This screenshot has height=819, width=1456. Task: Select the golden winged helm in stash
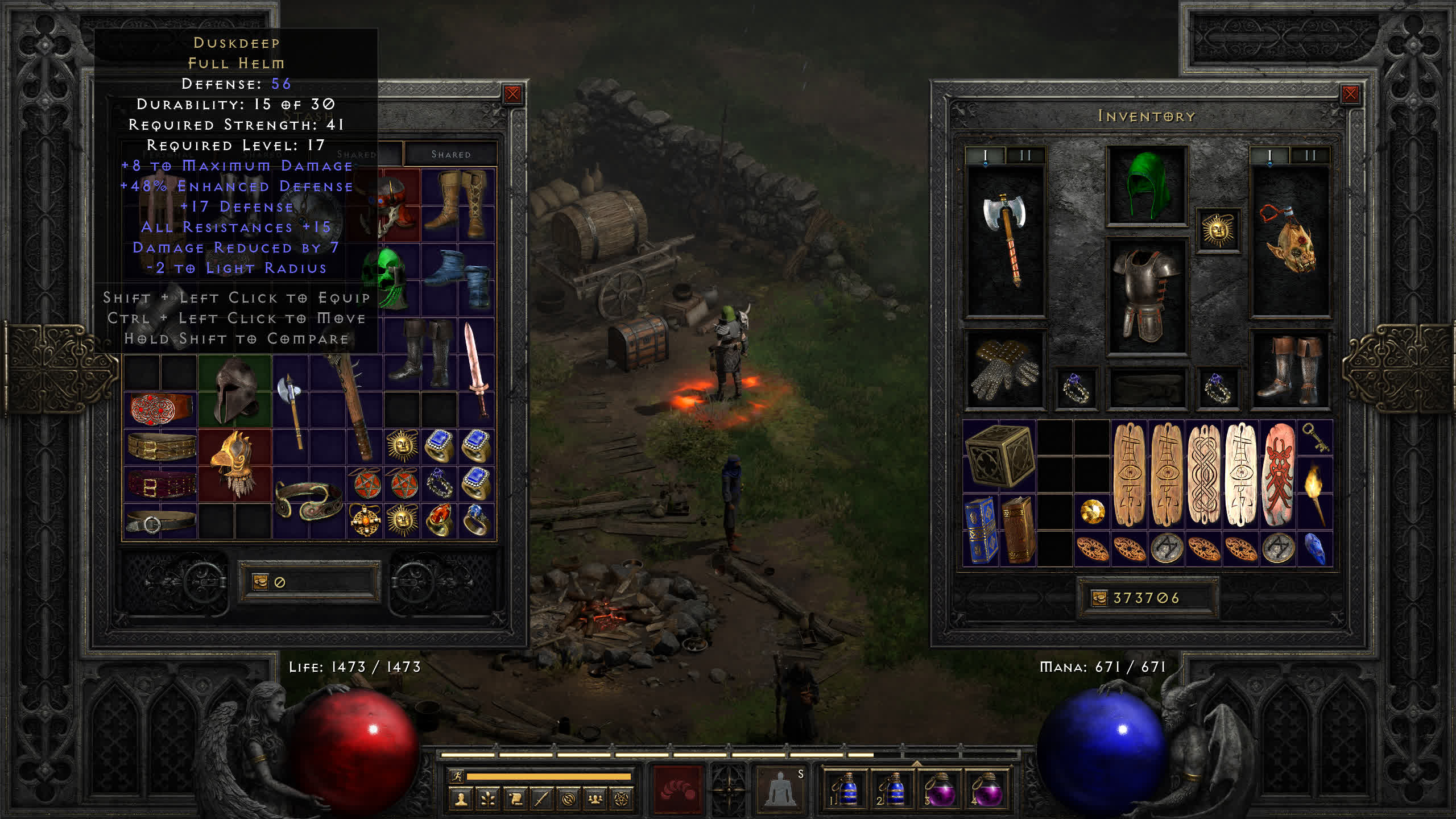[234, 464]
